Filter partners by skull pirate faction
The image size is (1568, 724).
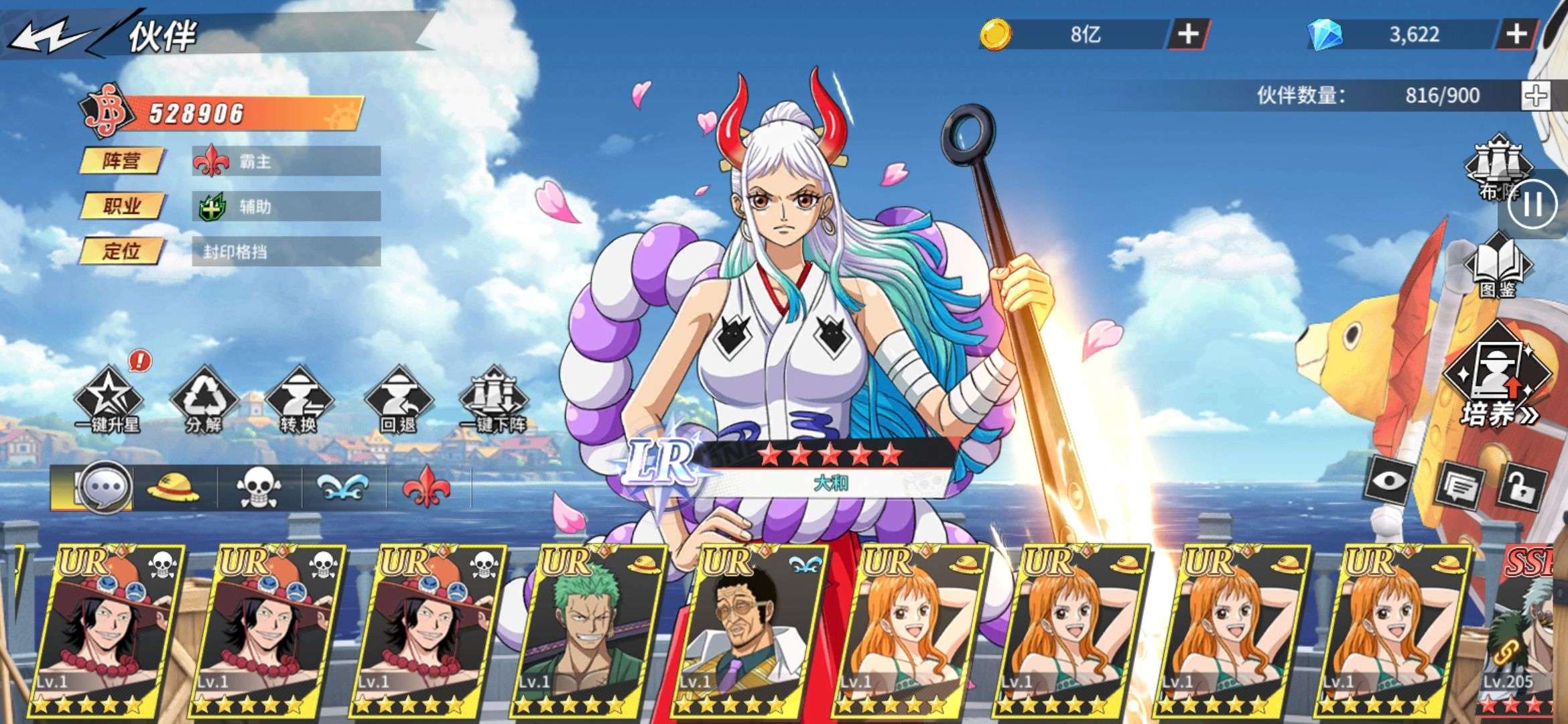(259, 487)
